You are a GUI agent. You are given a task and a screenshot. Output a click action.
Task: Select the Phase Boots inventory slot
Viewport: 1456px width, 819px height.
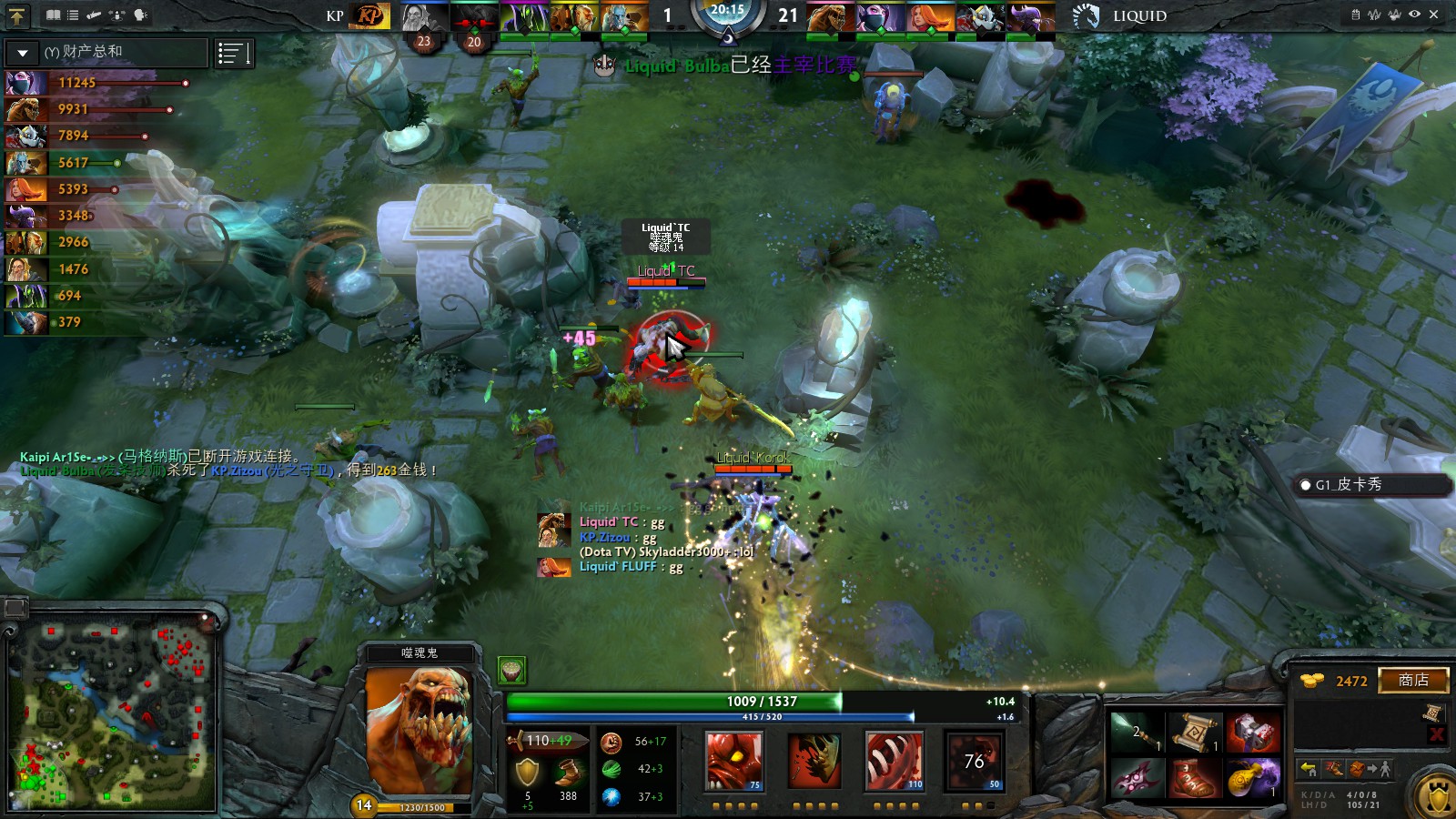click(x=1194, y=780)
